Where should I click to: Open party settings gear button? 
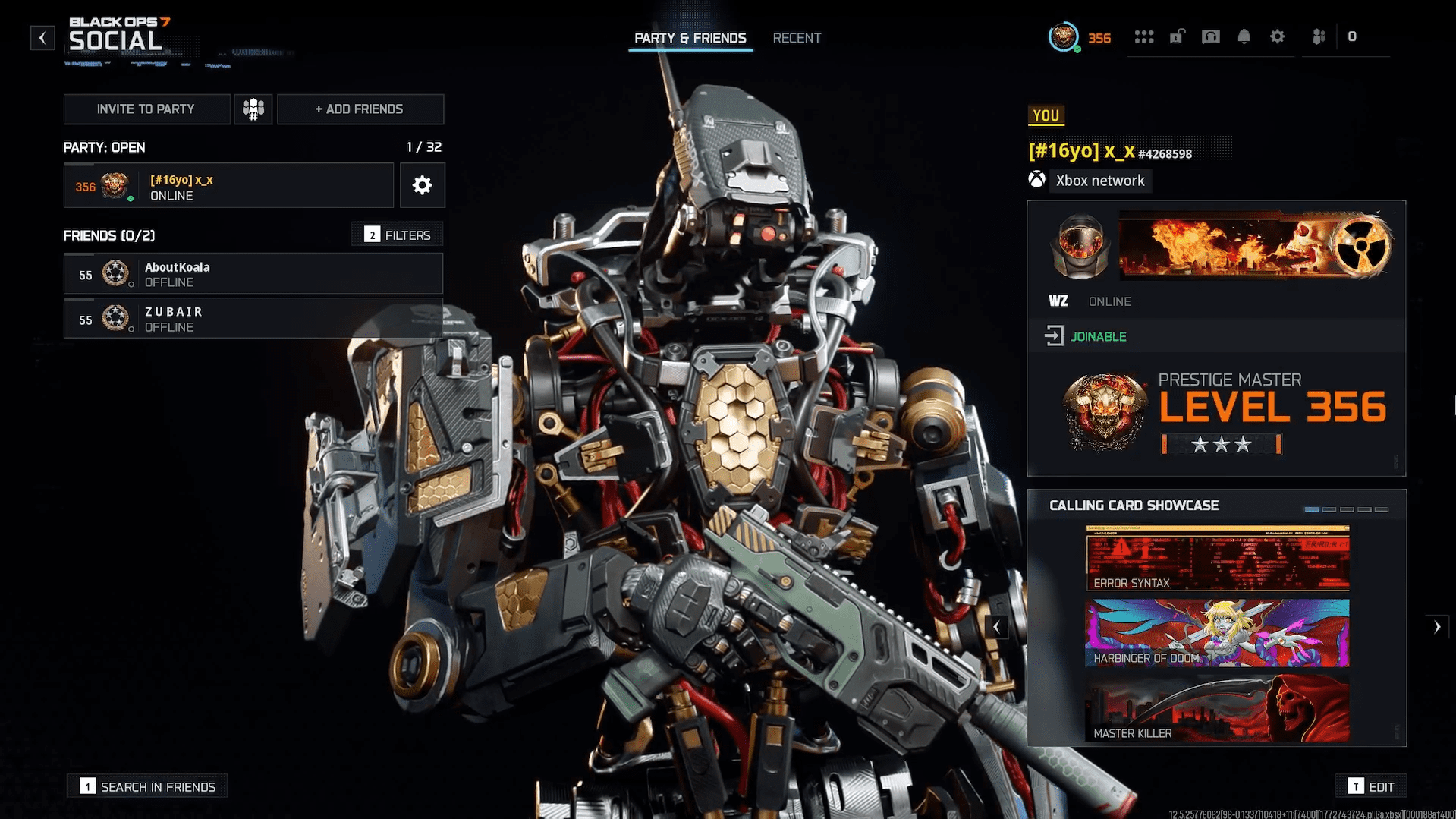[x=422, y=185]
